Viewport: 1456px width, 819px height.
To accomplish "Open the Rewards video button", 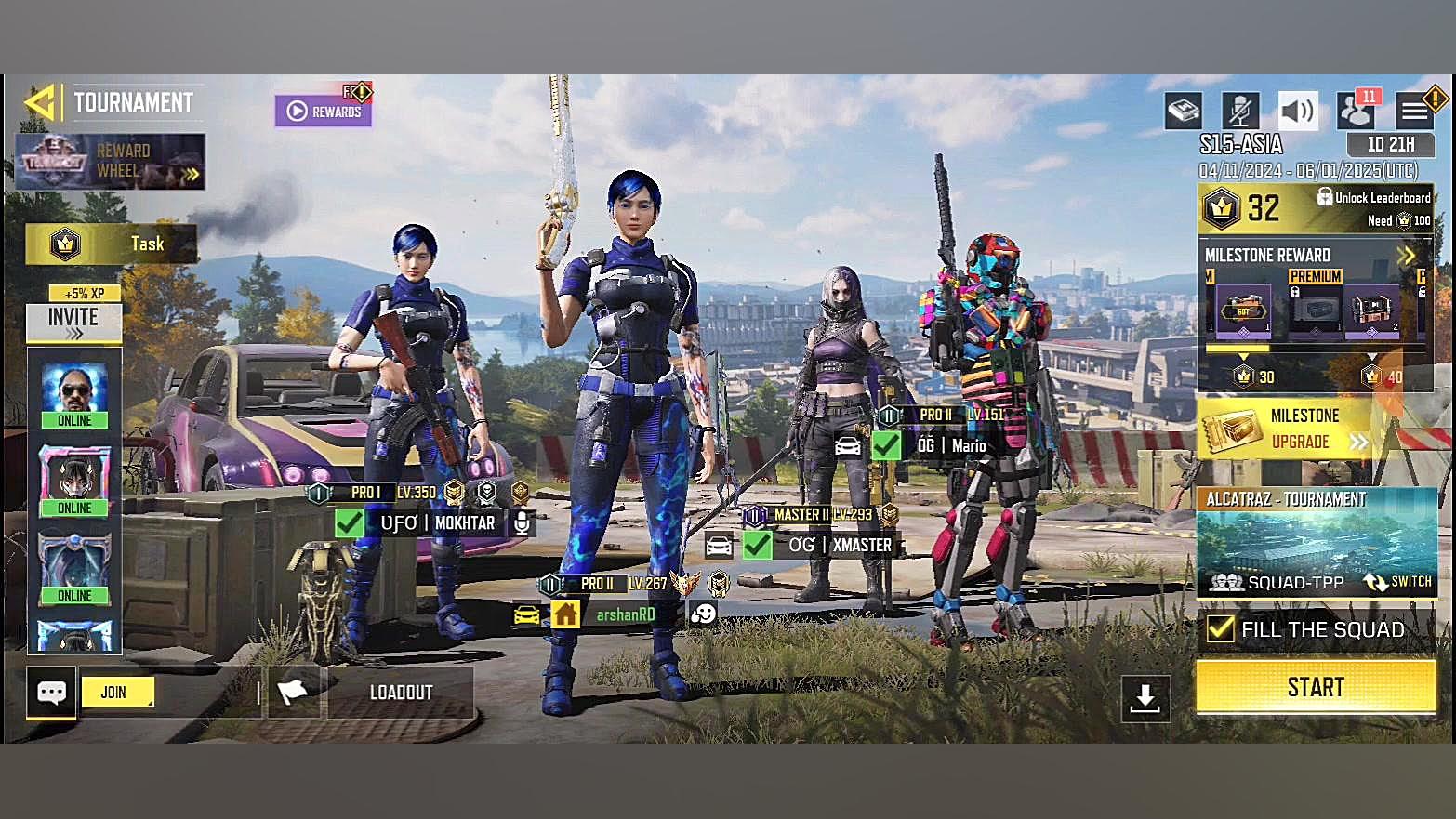I will [323, 112].
